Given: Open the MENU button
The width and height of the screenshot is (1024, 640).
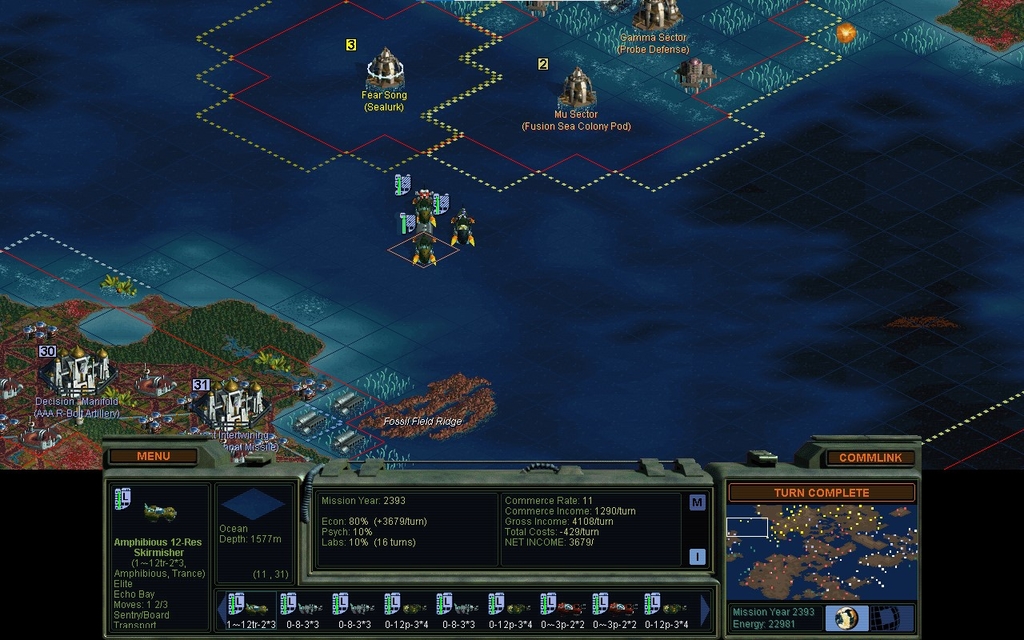Looking at the screenshot, I should pyautogui.click(x=153, y=456).
